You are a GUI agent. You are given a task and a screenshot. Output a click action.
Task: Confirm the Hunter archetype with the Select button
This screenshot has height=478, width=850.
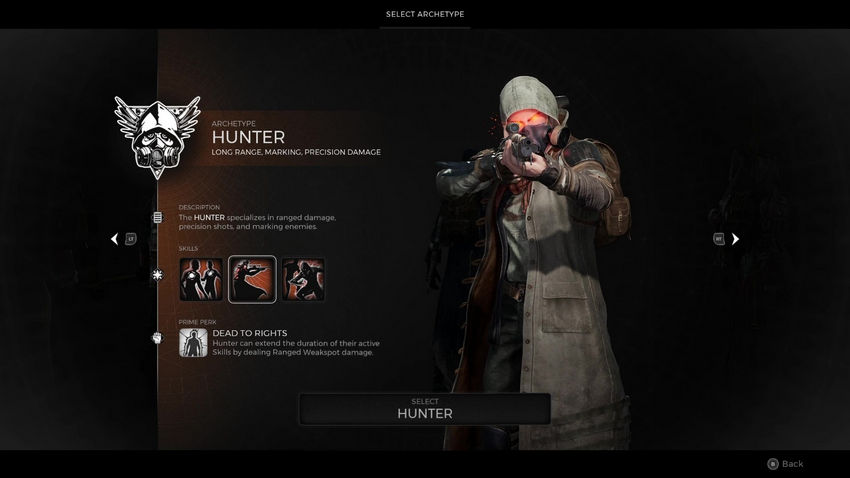pos(425,408)
